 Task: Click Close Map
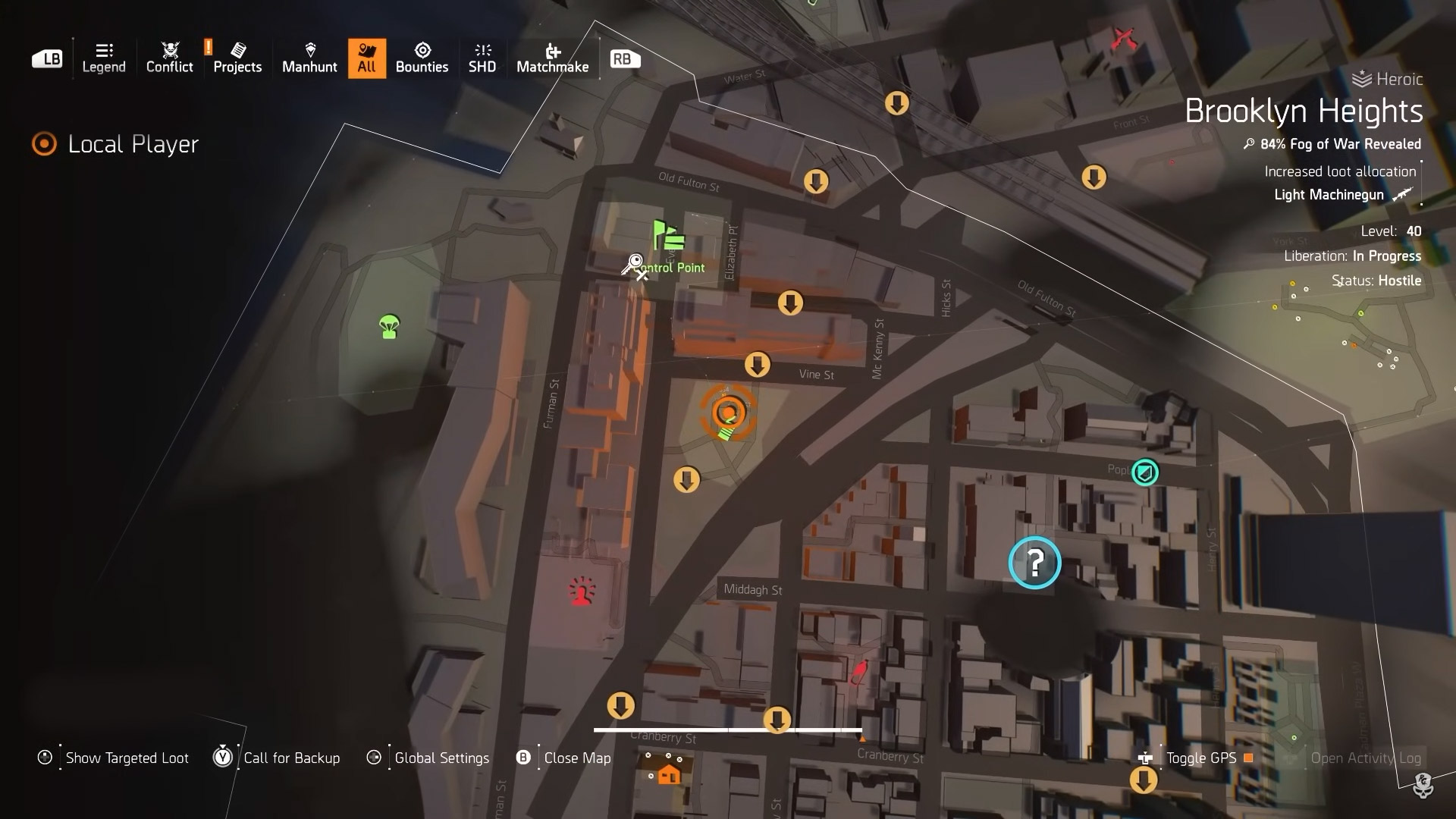click(x=578, y=758)
